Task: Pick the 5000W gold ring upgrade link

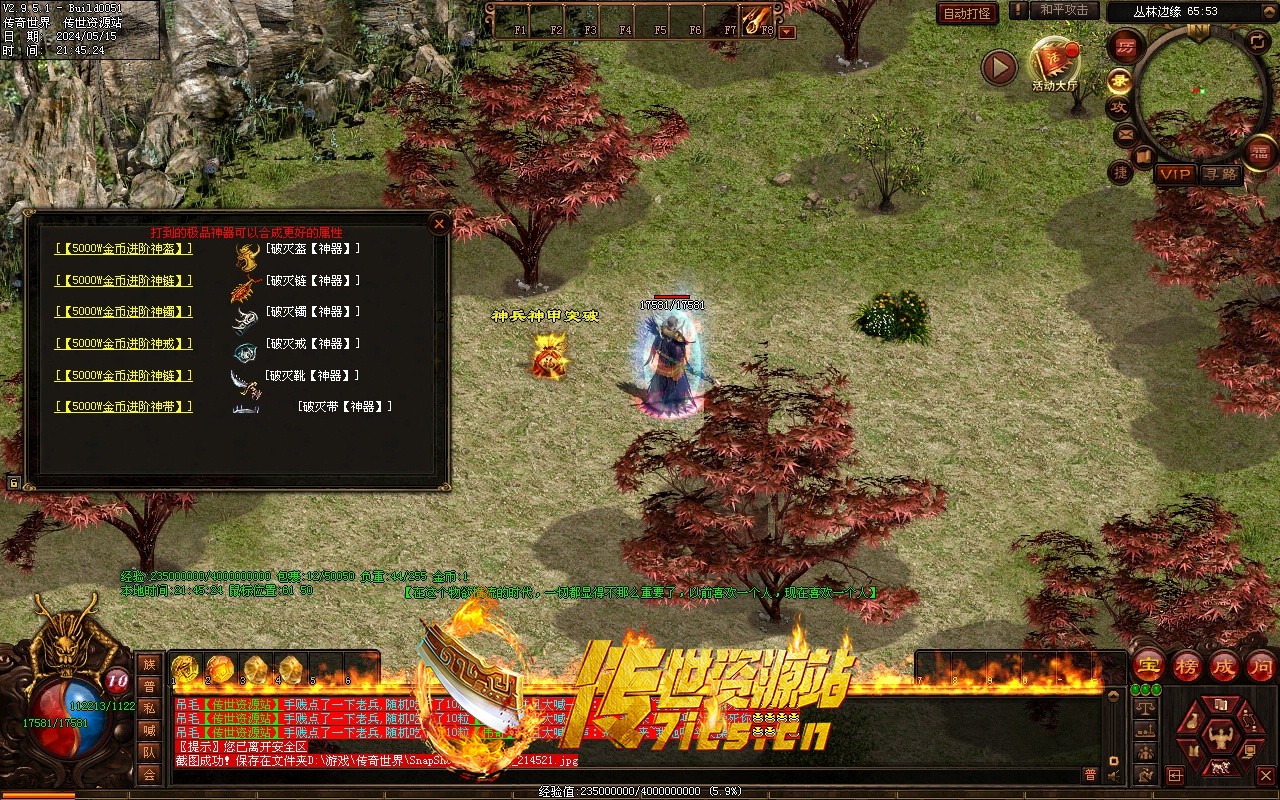Action: [124, 344]
